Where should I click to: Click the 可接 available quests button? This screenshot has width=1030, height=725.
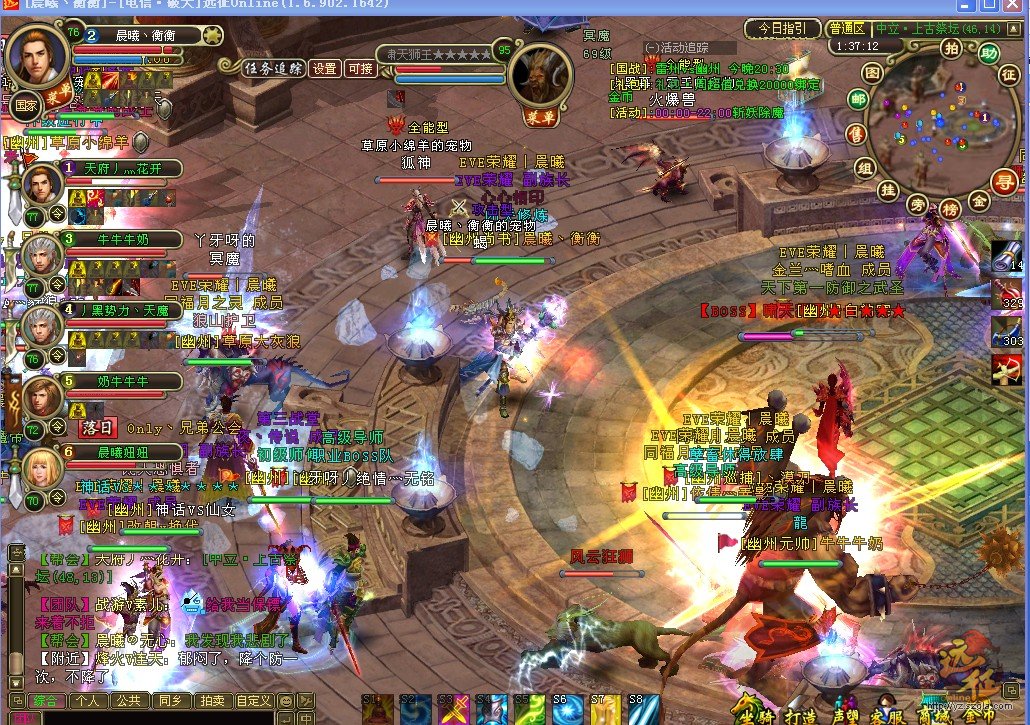click(359, 69)
